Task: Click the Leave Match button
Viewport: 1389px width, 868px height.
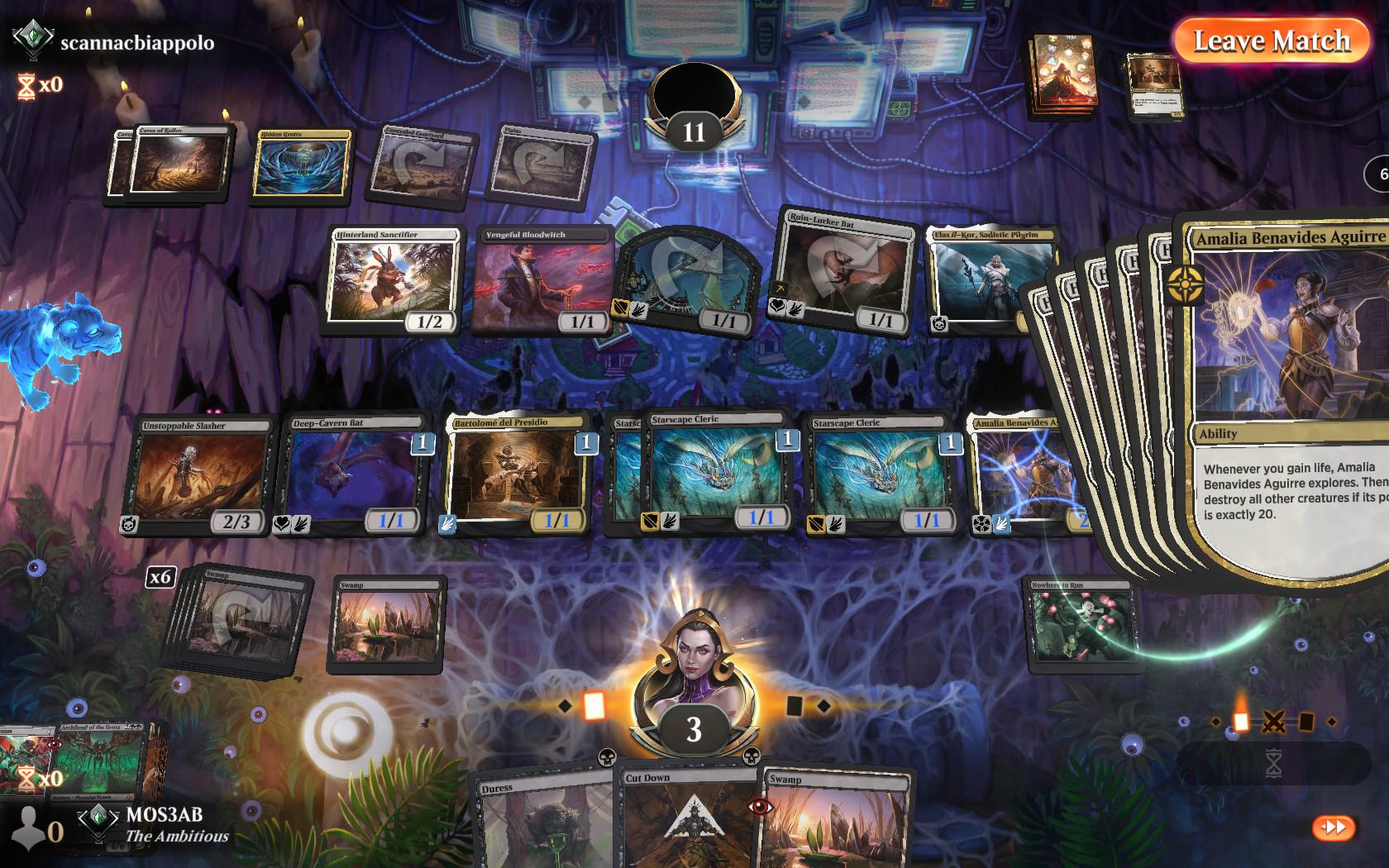Action: (x=1274, y=40)
